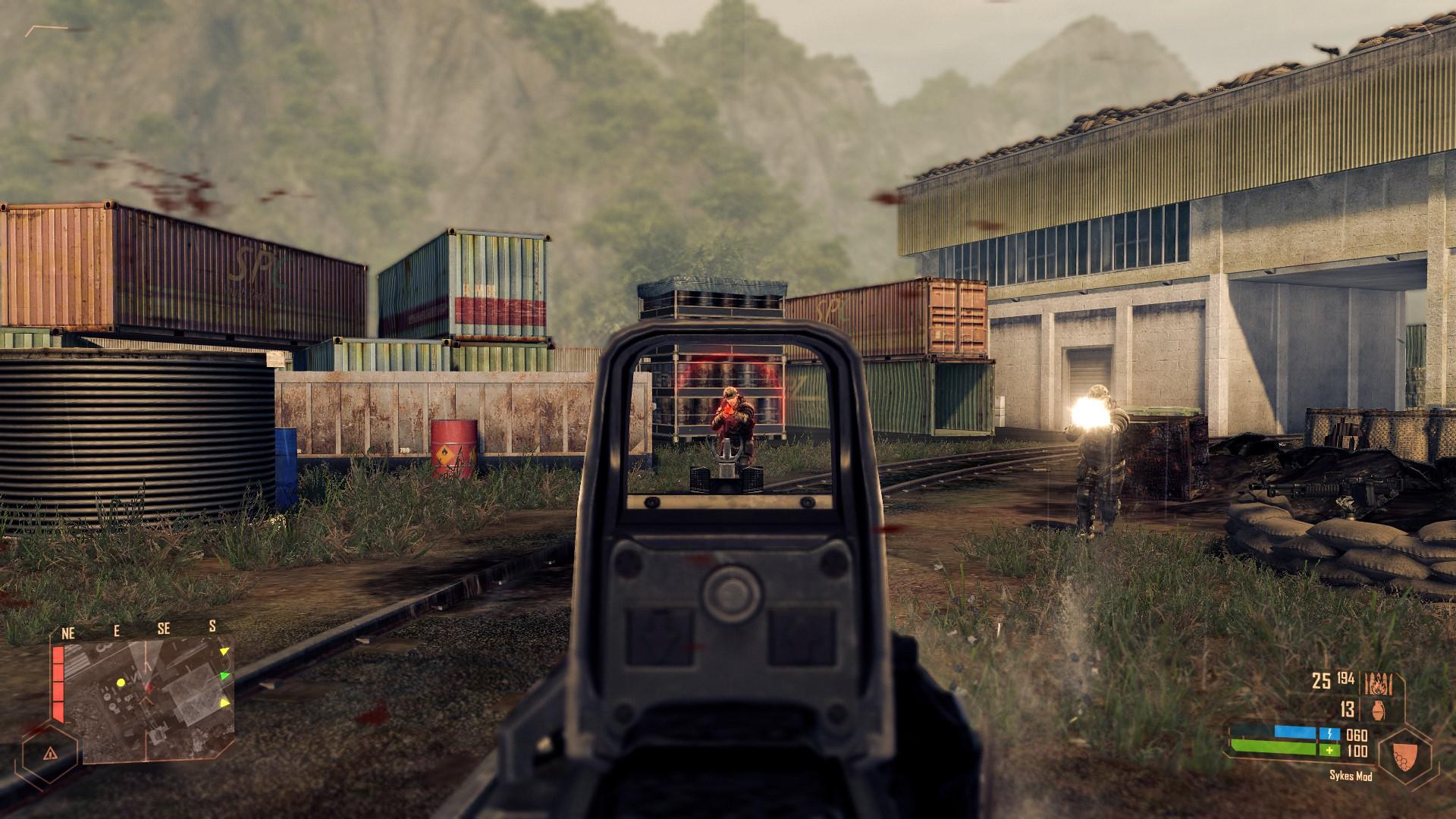
Task: Click the green plus health icon
Action: [x=1329, y=751]
